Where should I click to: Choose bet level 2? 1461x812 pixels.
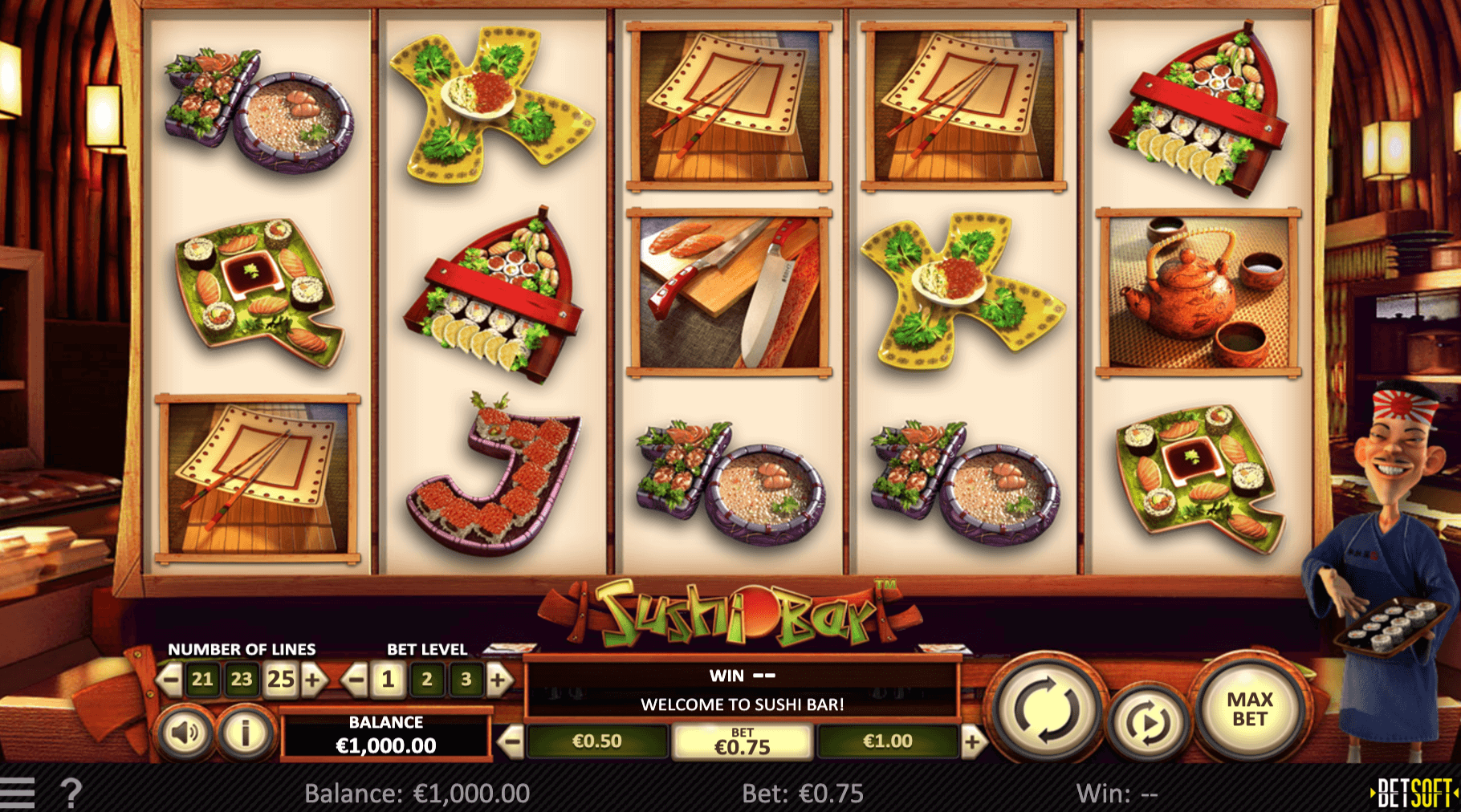click(x=427, y=680)
